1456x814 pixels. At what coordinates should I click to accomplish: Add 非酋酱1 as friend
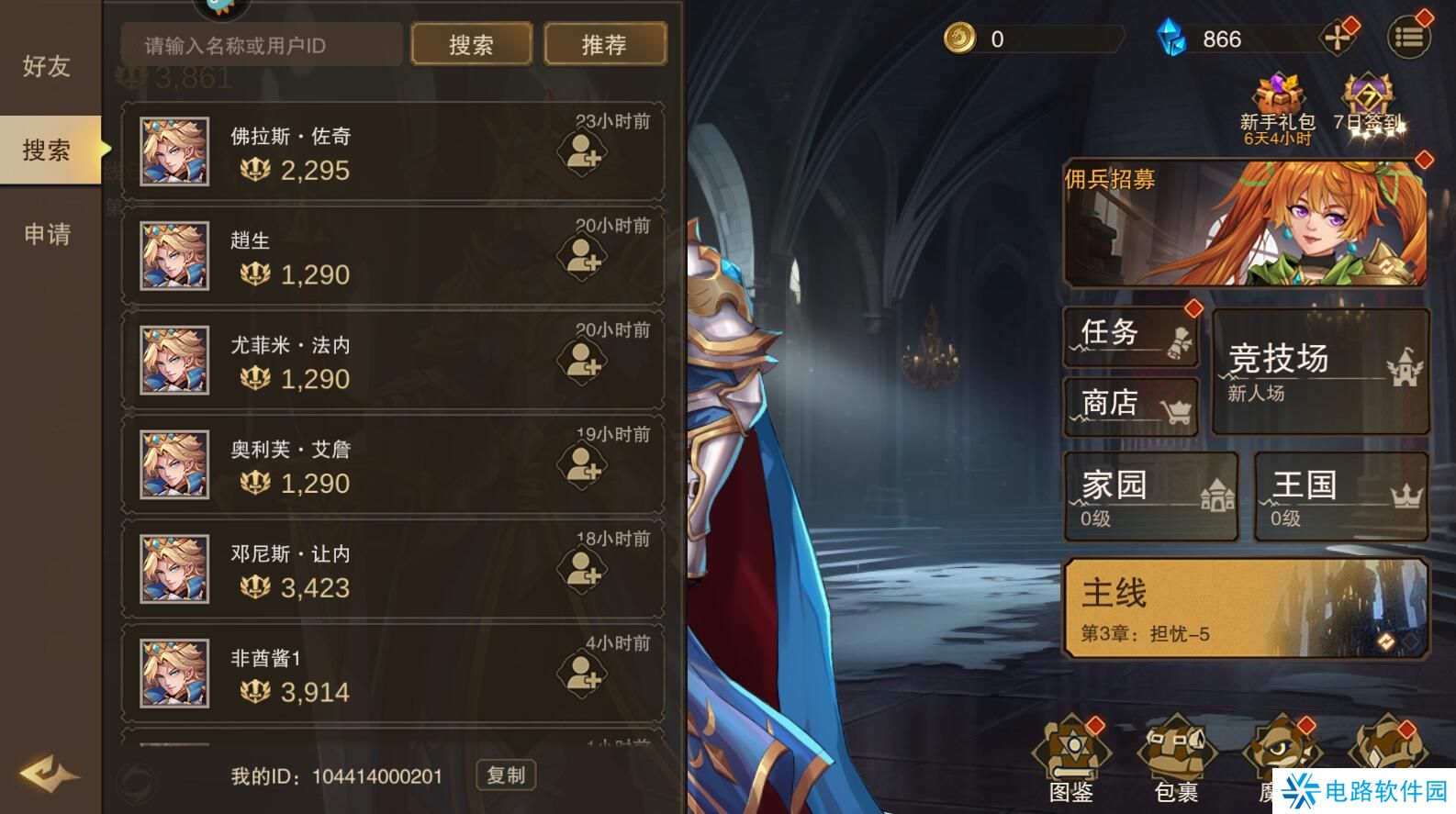[x=582, y=675]
